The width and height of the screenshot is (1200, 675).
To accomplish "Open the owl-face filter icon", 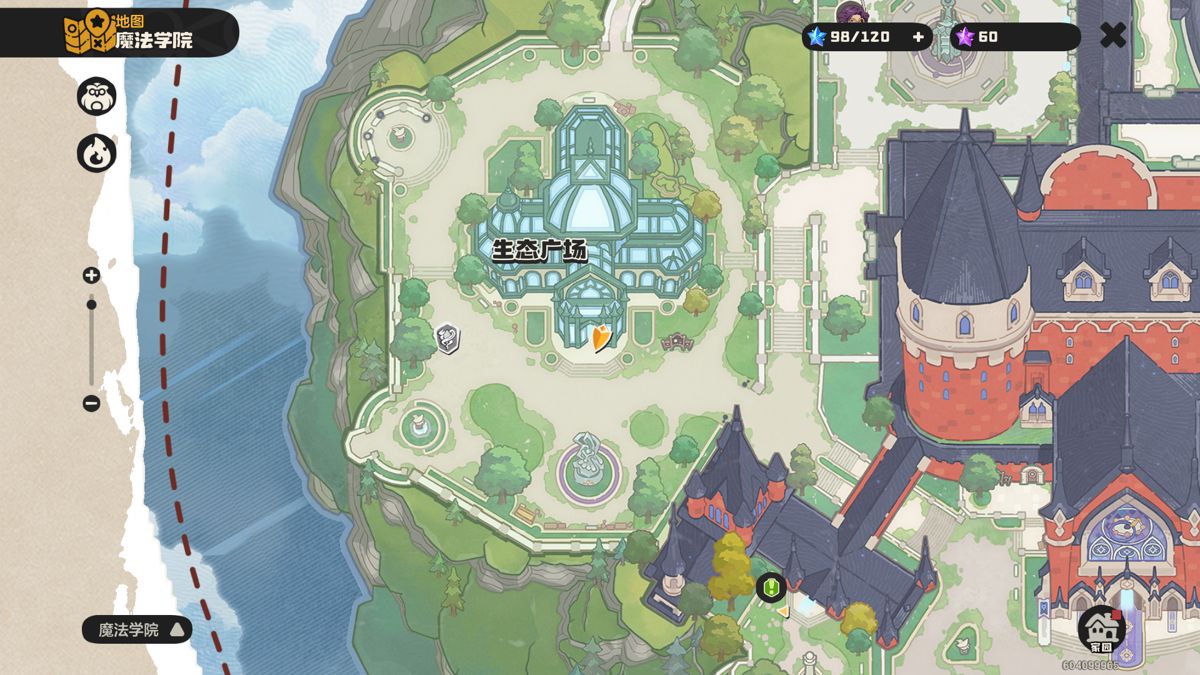I will click(97, 96).
